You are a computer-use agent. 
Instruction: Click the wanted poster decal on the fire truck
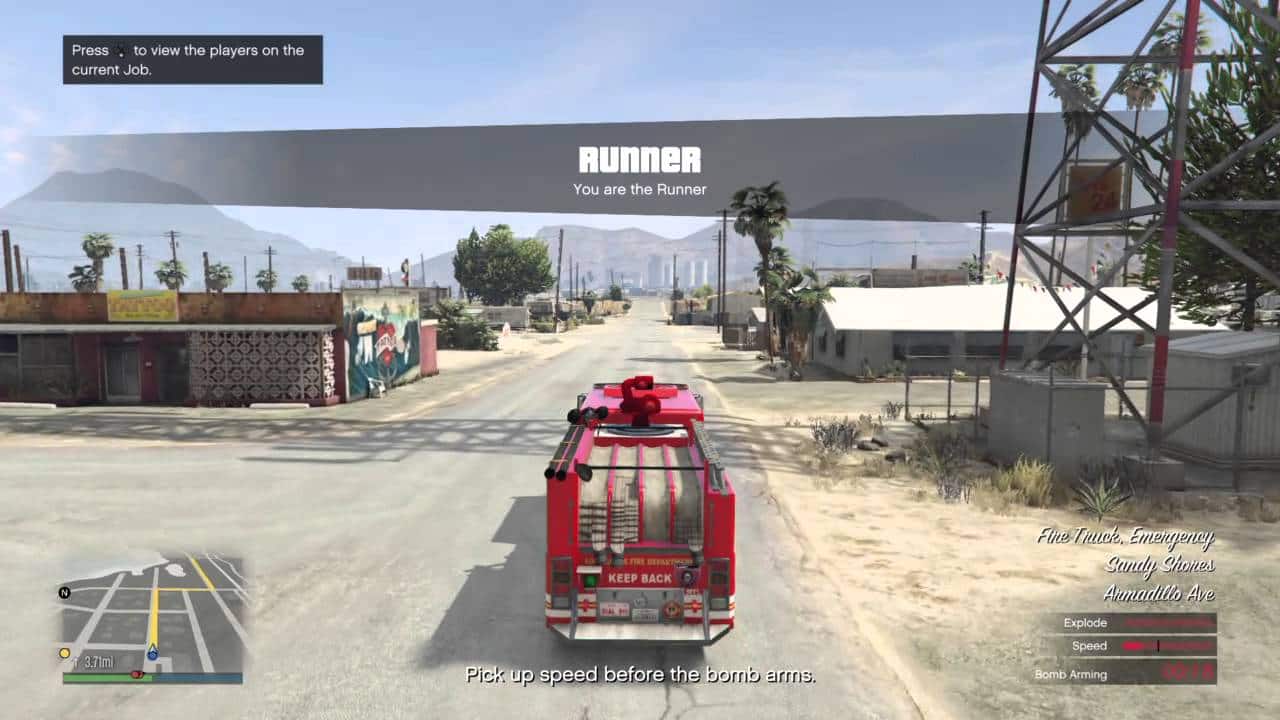click(x=687, y=578)
